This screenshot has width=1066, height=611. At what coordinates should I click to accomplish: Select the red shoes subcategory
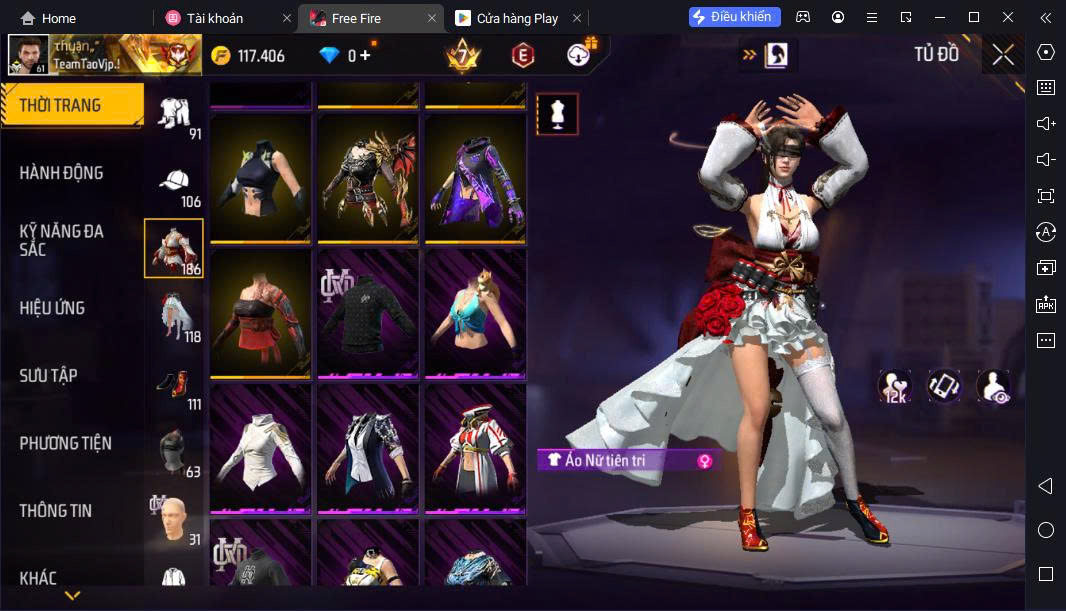[x=174, y=384]
